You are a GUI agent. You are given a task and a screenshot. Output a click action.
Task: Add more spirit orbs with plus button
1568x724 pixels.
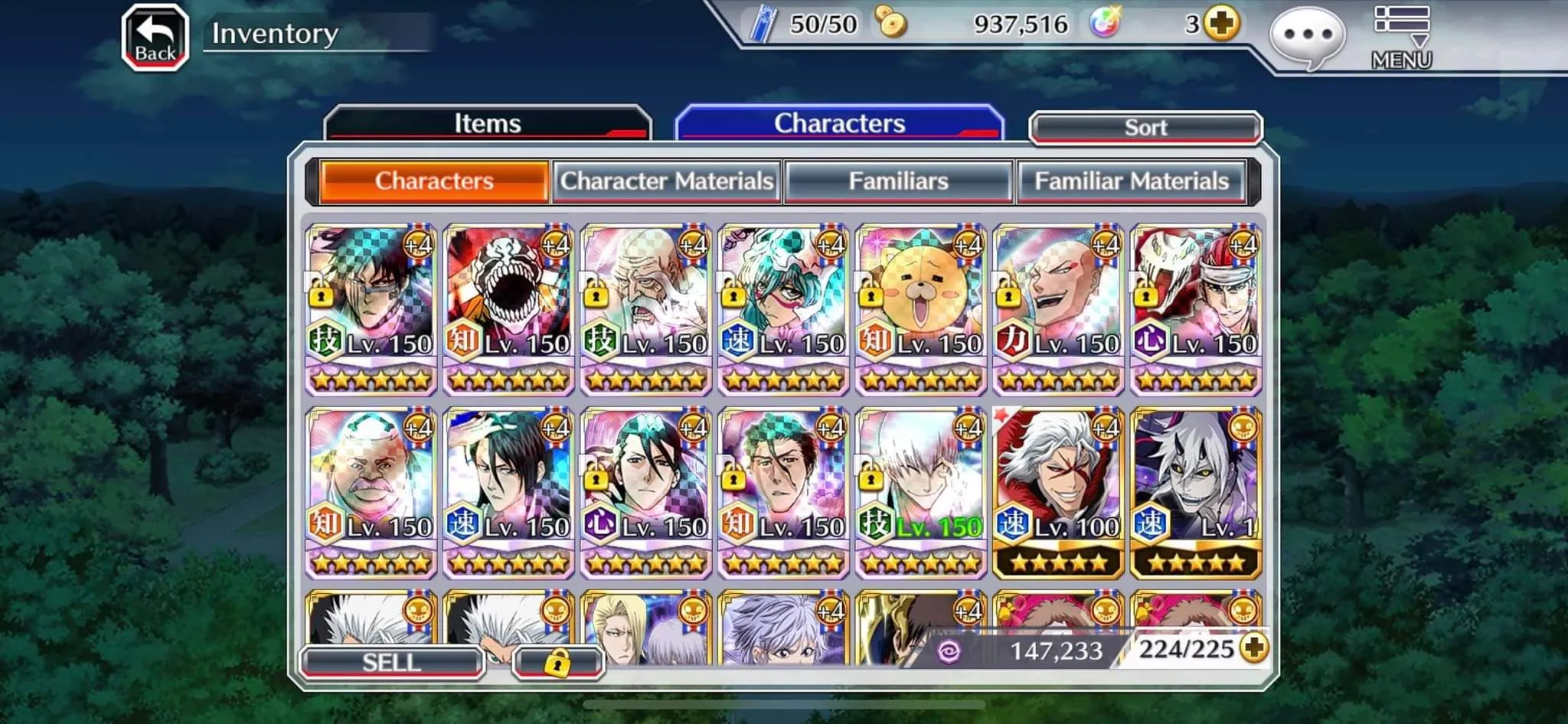(1220, 24)
